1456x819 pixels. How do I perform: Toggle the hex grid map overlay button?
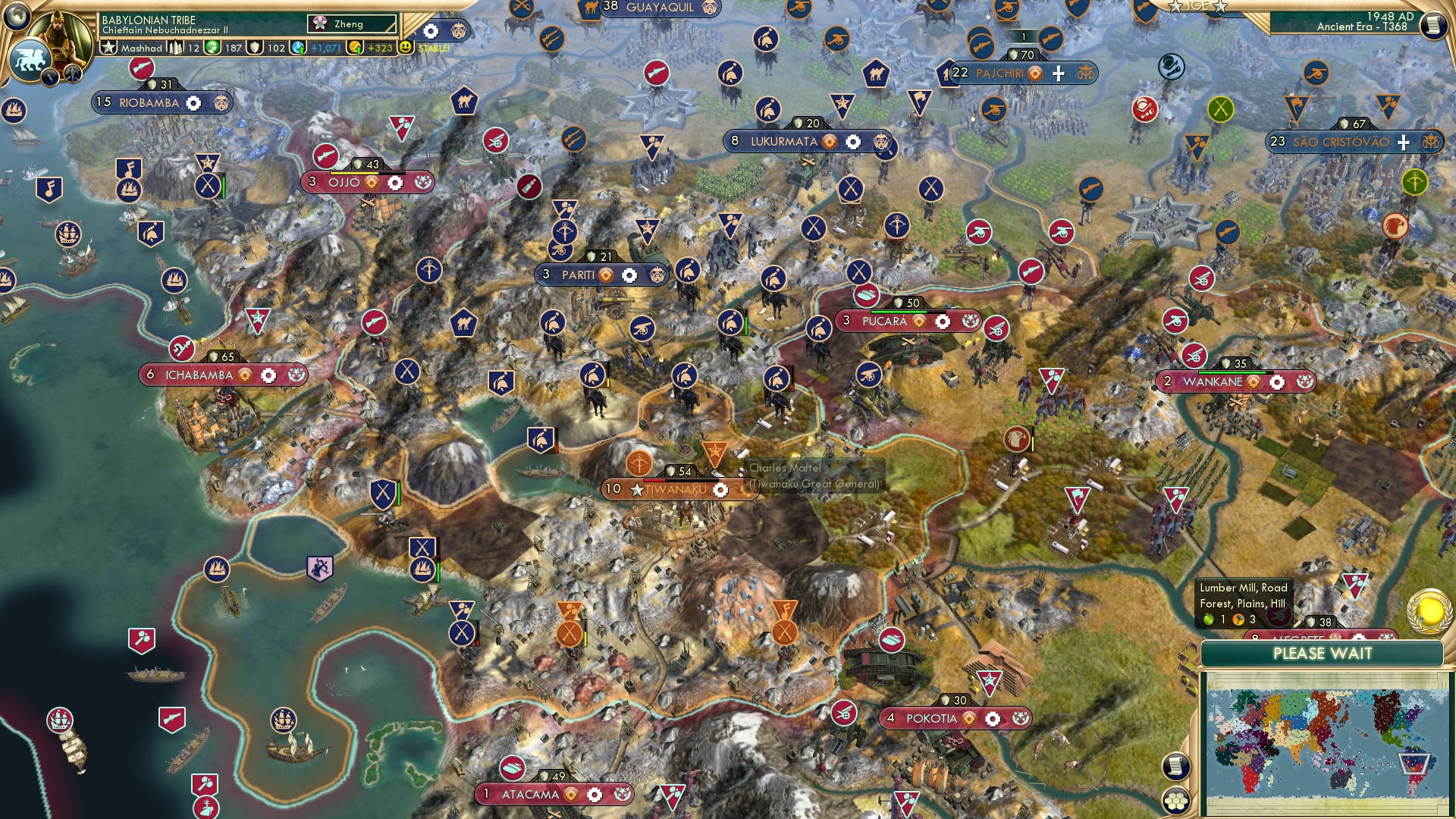1175,801
